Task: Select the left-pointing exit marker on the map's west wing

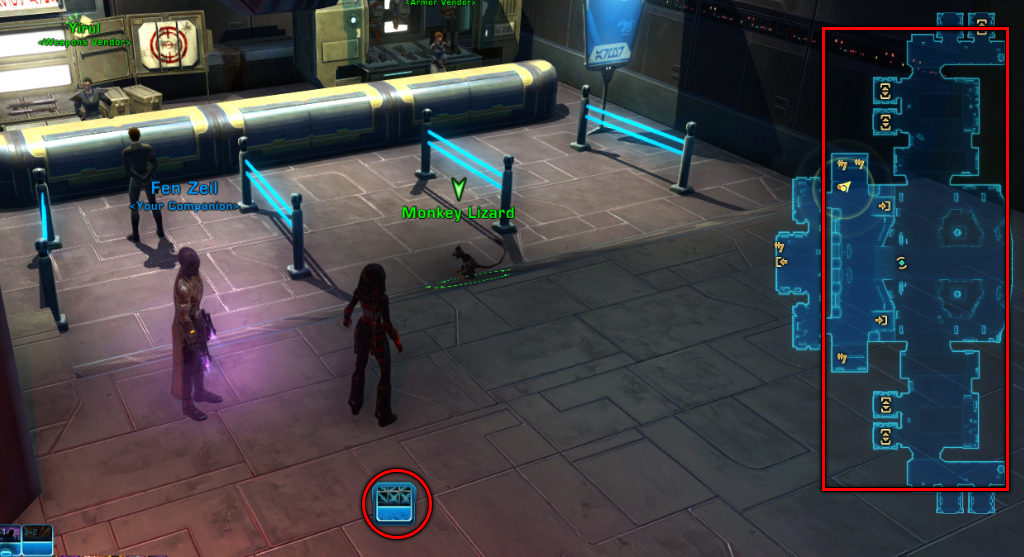Action: [x=782, y=263]
